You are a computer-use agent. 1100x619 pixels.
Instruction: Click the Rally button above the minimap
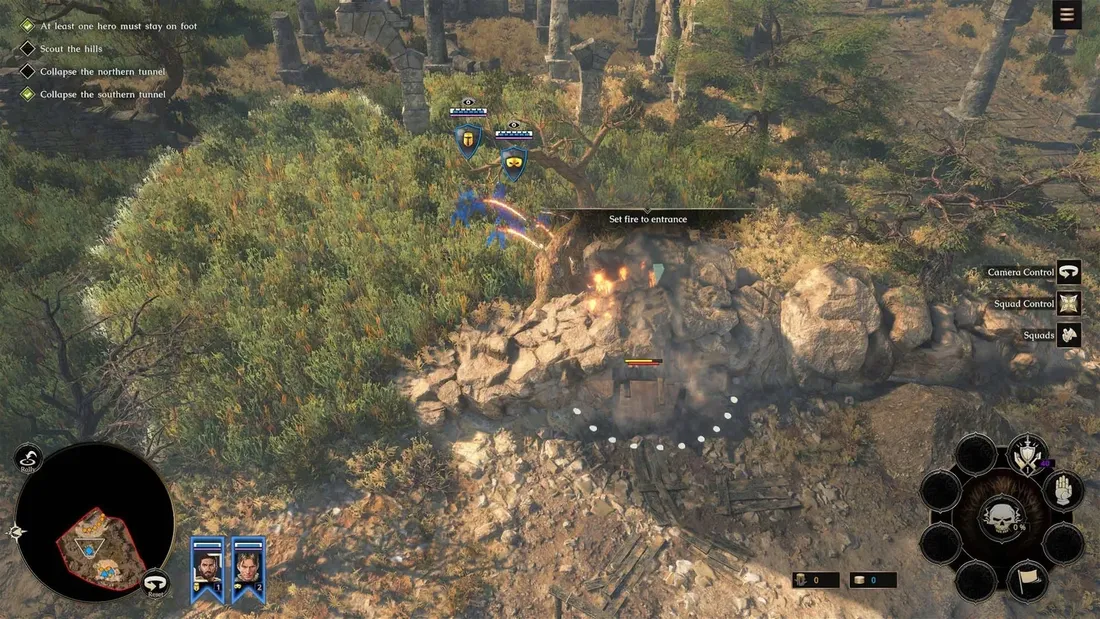(x=29, y=458)
